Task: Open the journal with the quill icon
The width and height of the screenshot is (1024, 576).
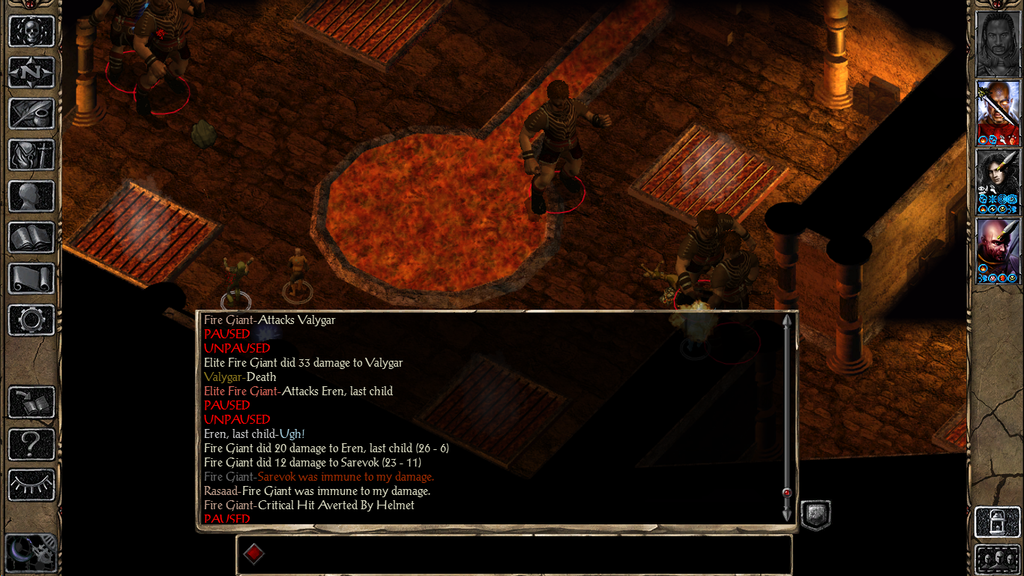Action: tap(31, 113)
